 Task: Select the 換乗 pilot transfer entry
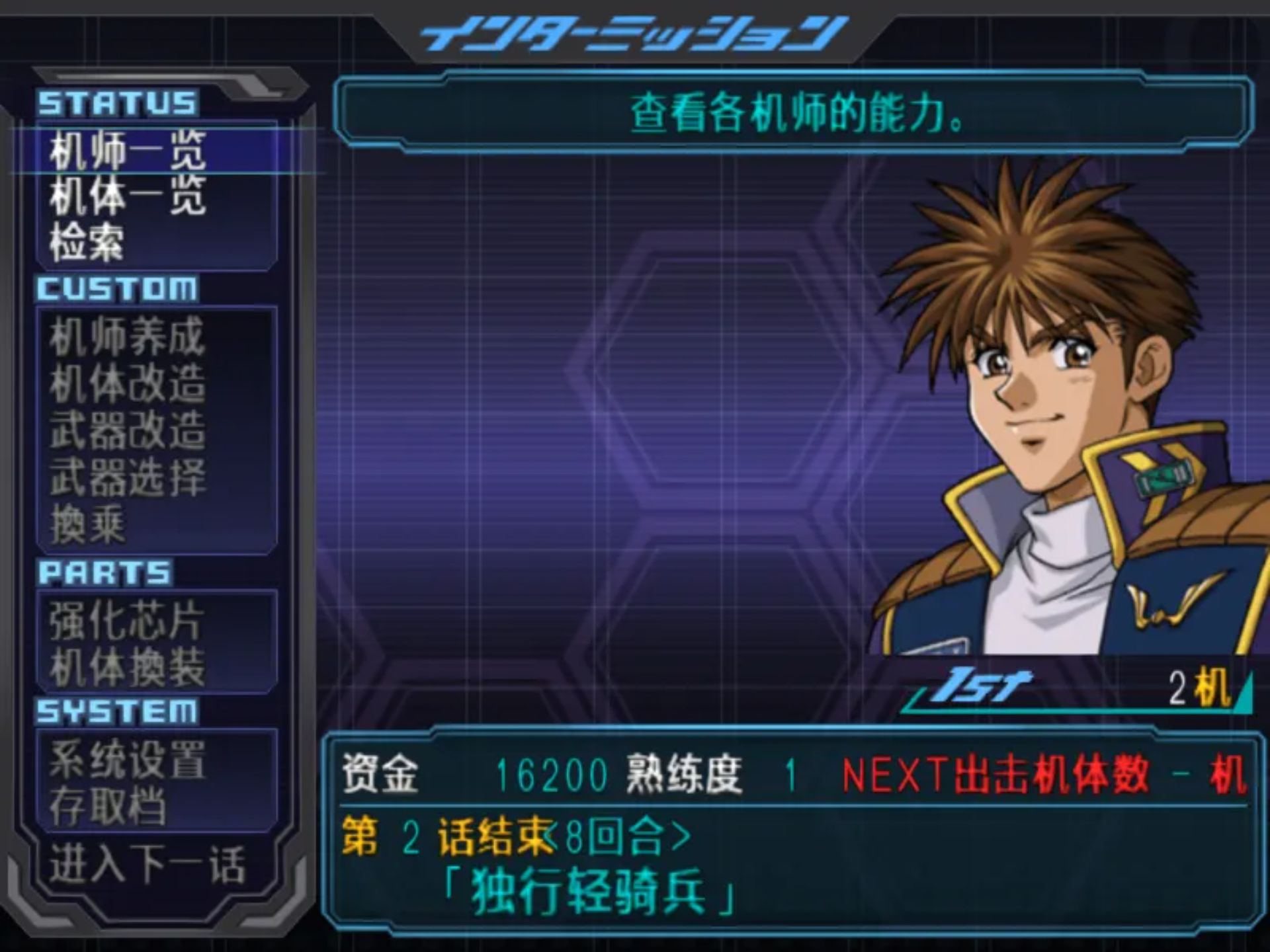[87, 524]
